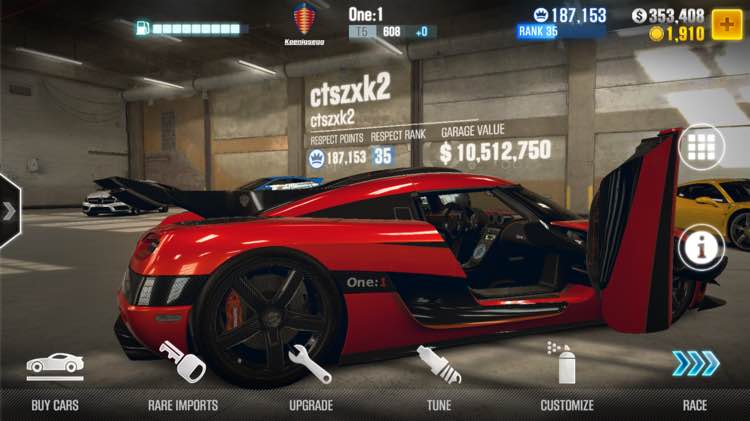The width and height of the screenshot is (750, 421).
Task: Show car info with the i button
Action: (701, 246)
